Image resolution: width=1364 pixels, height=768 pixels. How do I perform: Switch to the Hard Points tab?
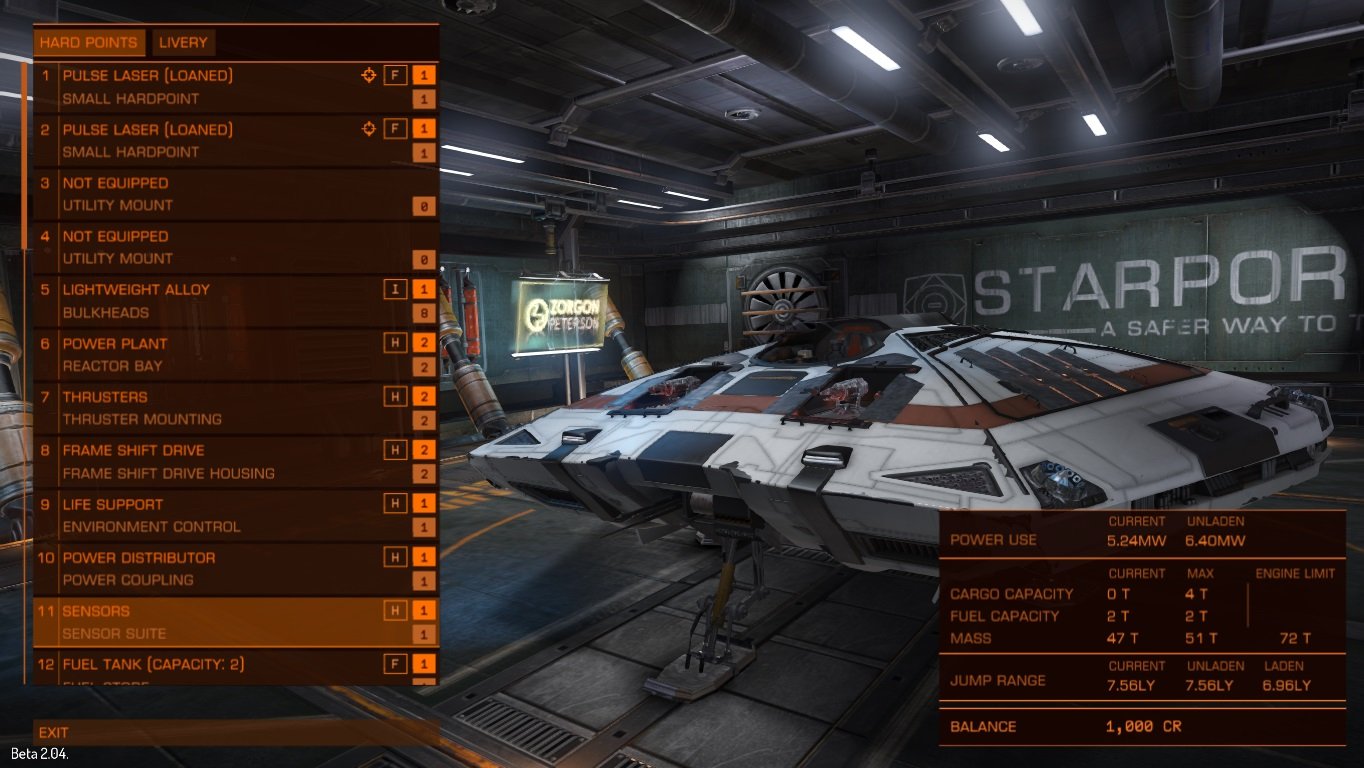(x=89, y=43)
